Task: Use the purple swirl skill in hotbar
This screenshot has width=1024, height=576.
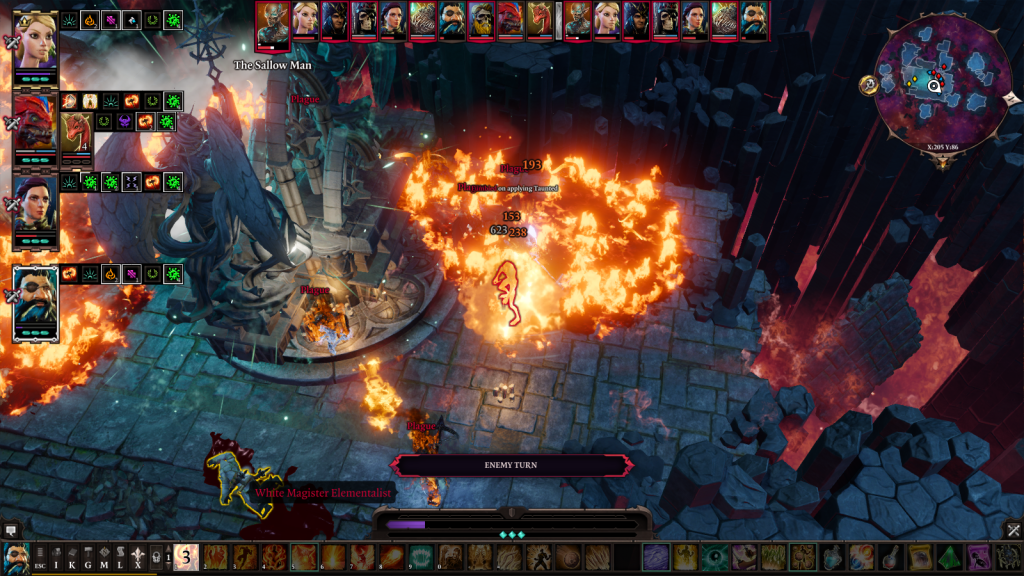Action: pos(656,557)
